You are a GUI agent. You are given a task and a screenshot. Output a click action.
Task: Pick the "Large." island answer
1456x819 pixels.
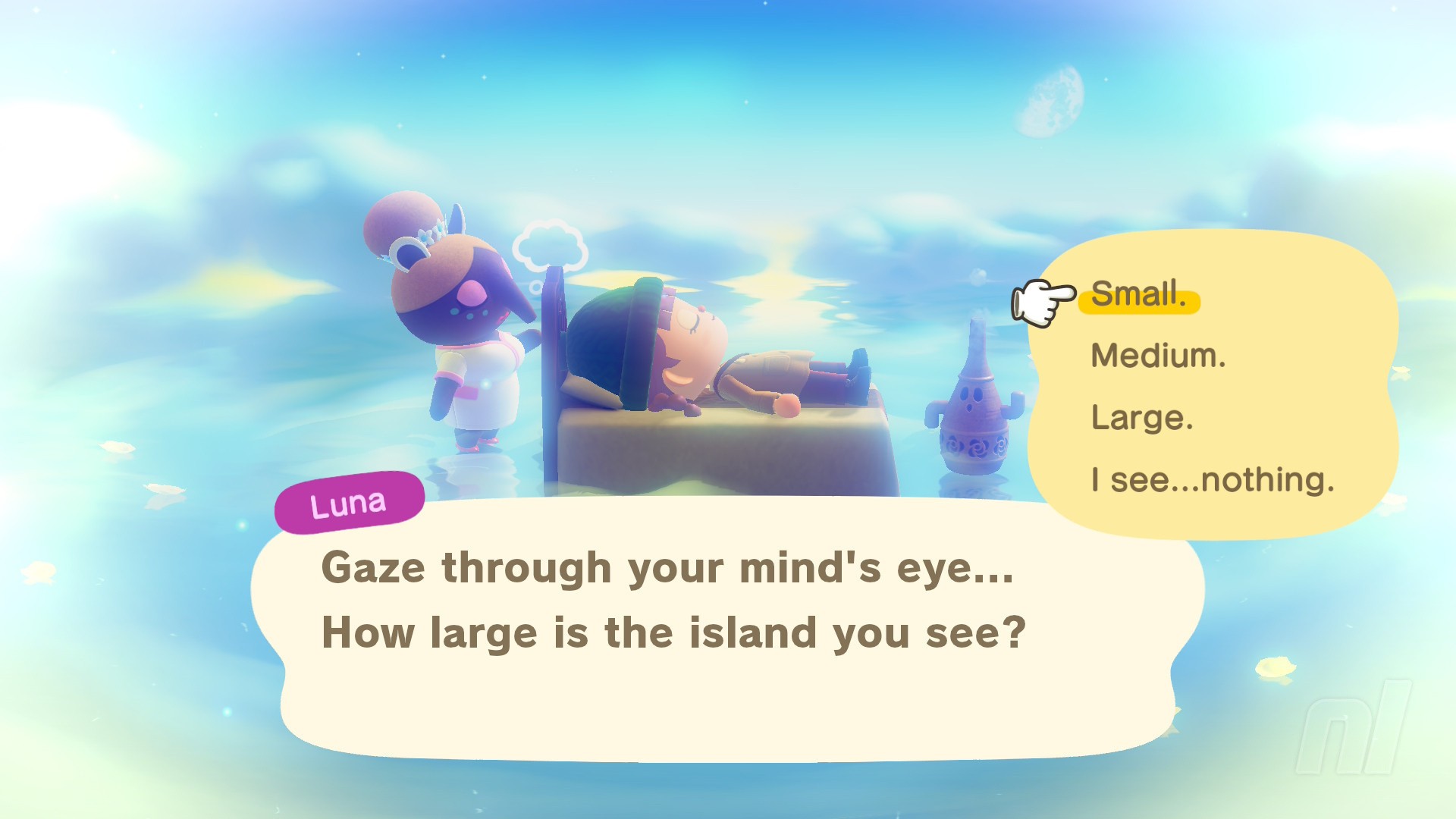[x=1142, y=418]
